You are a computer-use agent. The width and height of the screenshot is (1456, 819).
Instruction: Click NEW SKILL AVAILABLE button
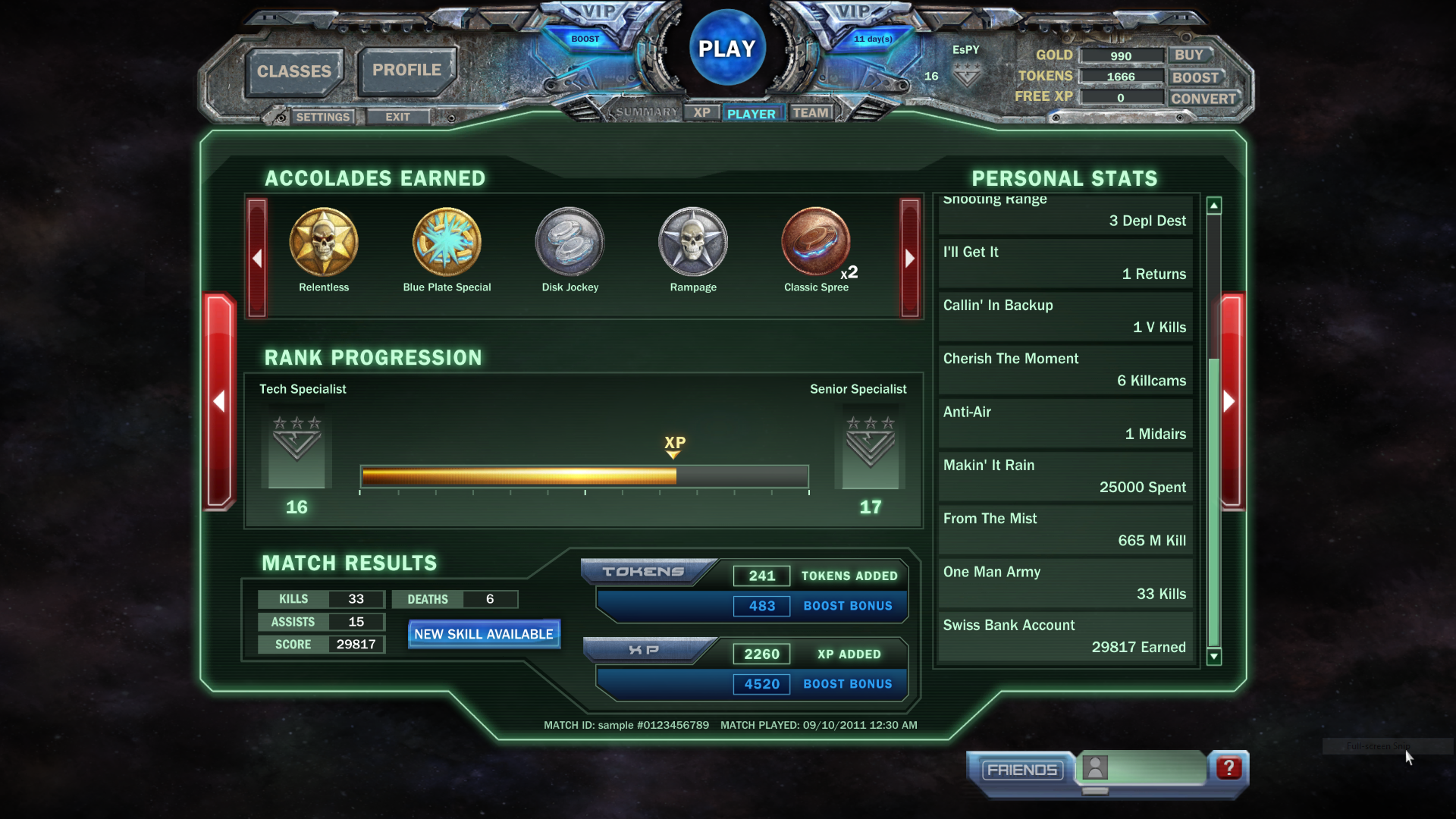click(484, 634)
